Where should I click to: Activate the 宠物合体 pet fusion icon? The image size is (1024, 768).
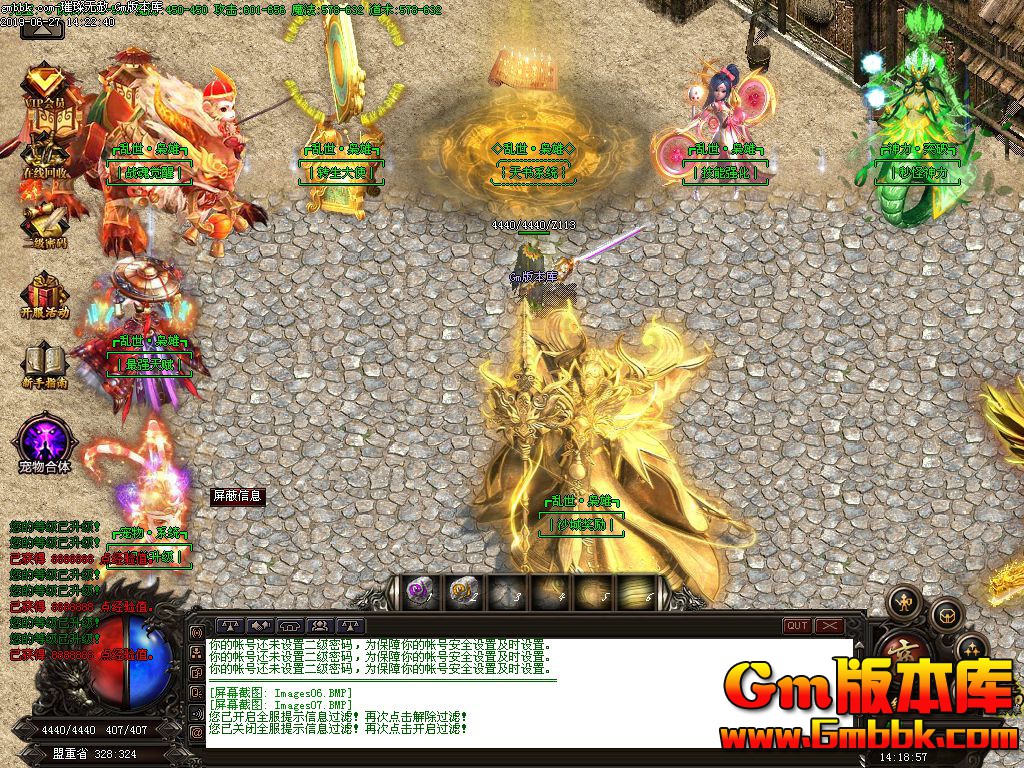pyautogui.click(x=45, y=442)
